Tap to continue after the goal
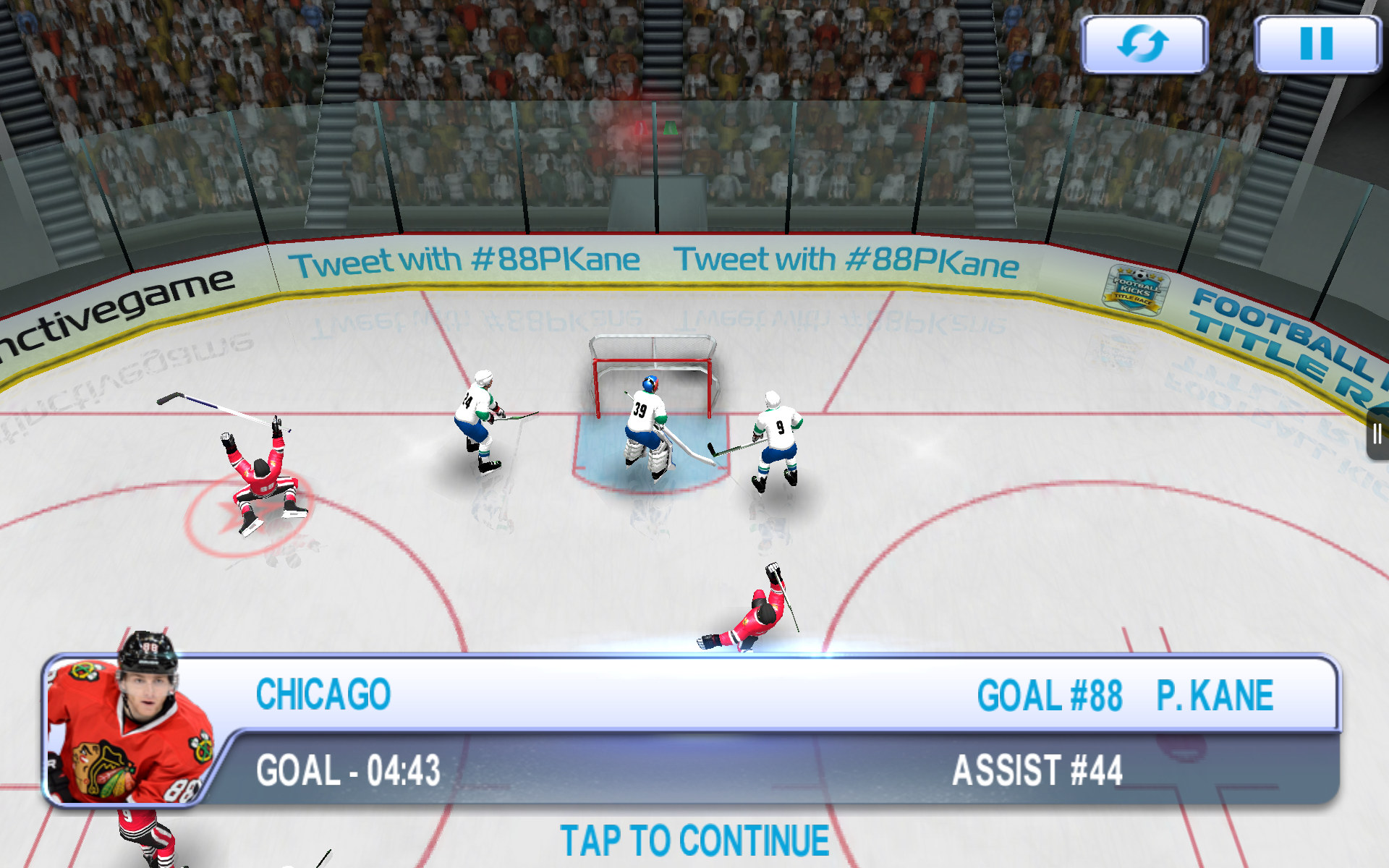Viewport: 1389px width, 868px height. click(694, 841)
